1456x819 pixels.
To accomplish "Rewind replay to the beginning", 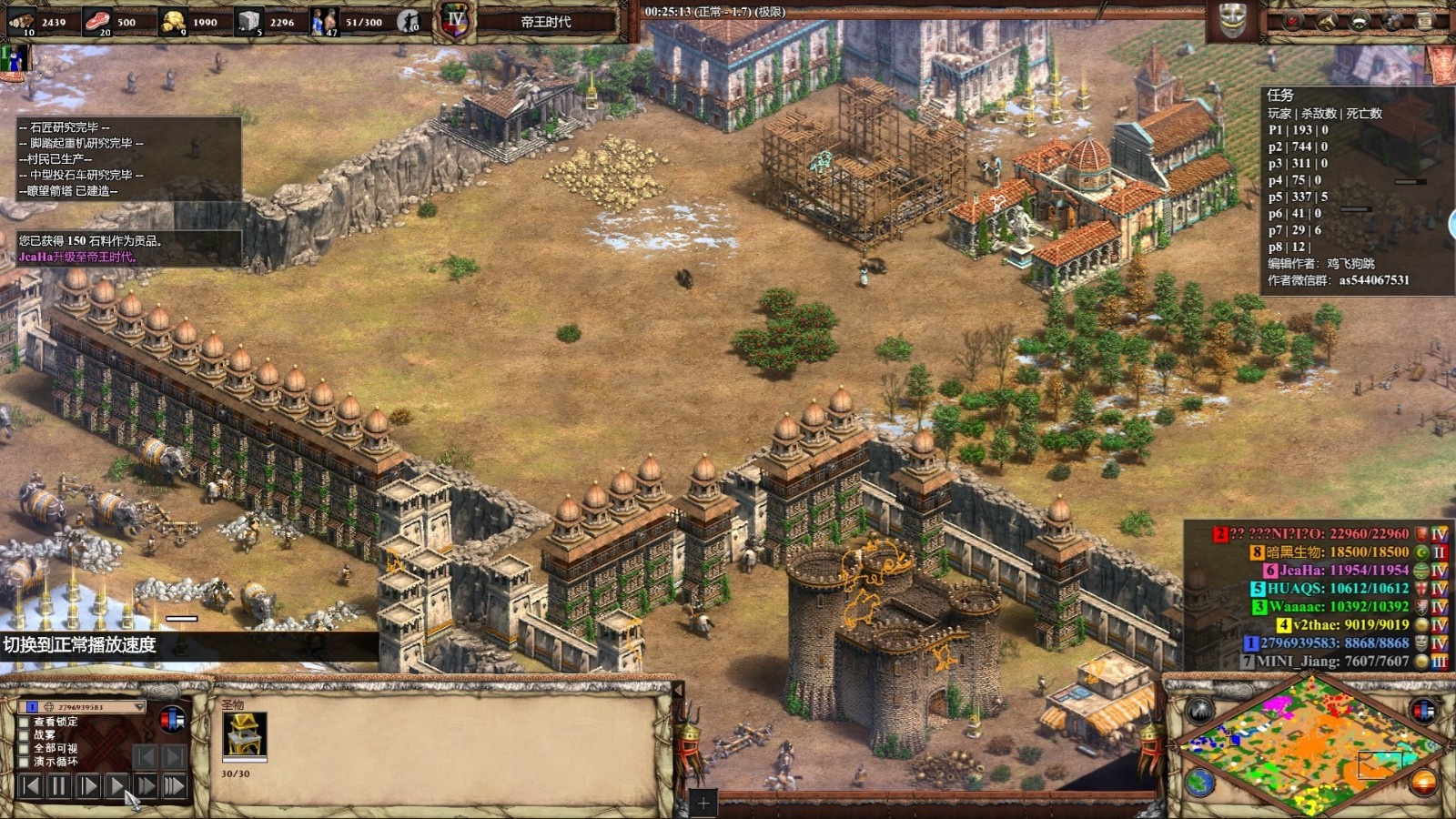I will point(30,785).
